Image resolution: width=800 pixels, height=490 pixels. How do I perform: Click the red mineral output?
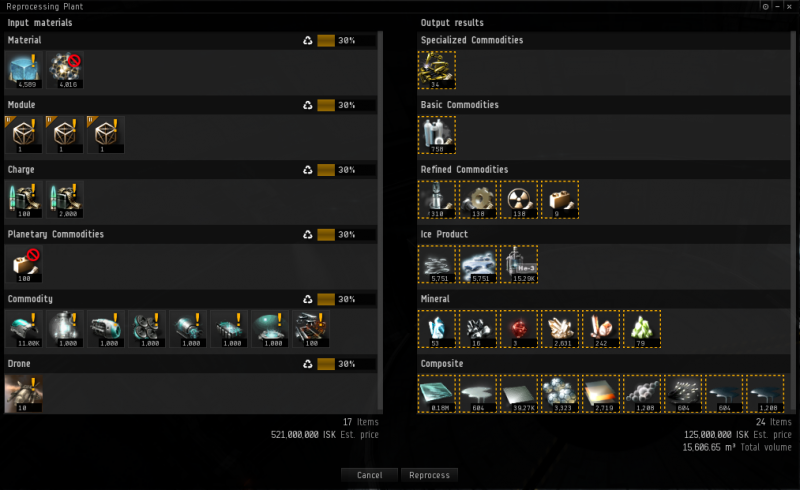coord(518,328)
